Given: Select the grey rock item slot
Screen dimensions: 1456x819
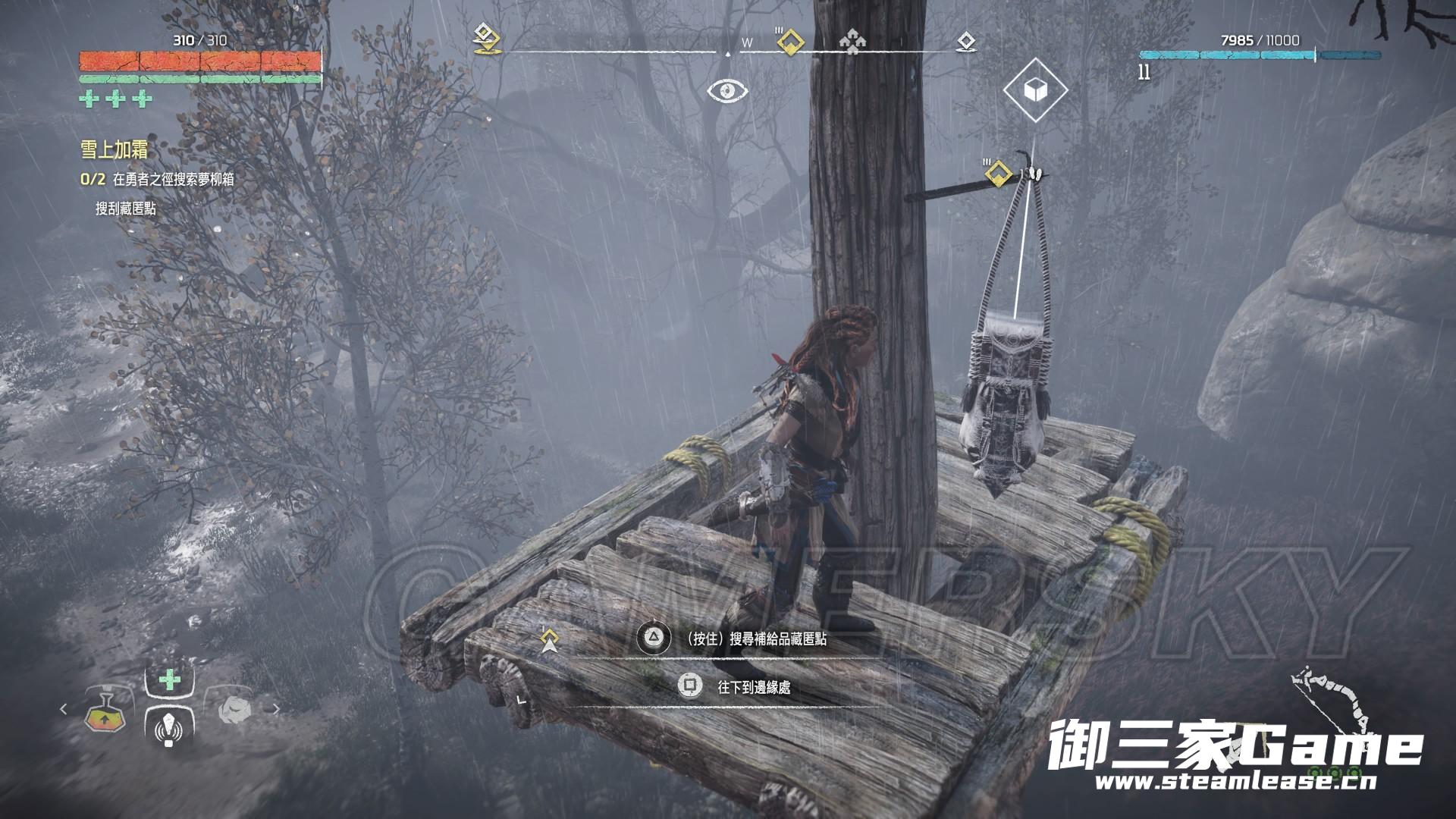Looking at the screenshot, I should tap(234, 709).
